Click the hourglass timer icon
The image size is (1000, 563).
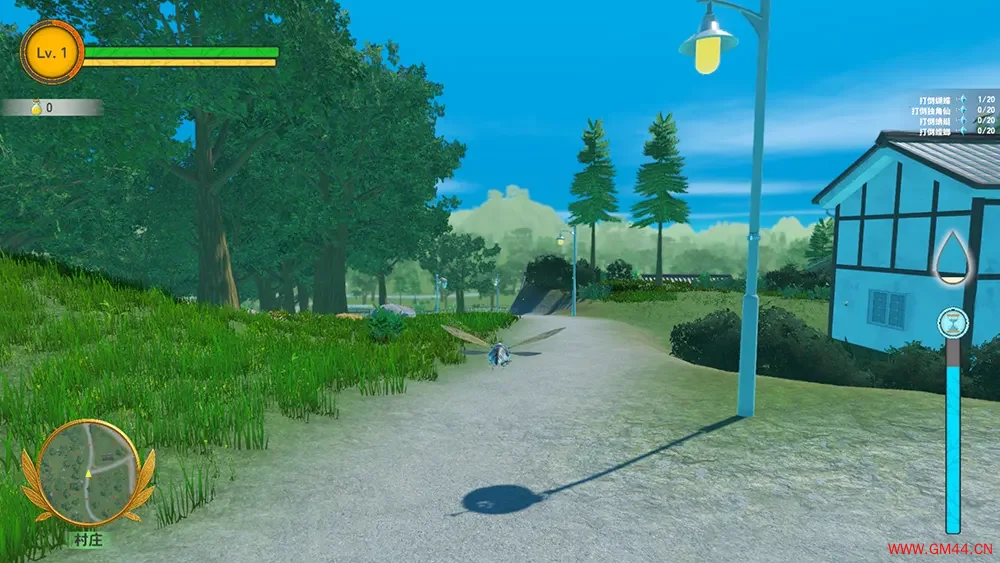952,322
